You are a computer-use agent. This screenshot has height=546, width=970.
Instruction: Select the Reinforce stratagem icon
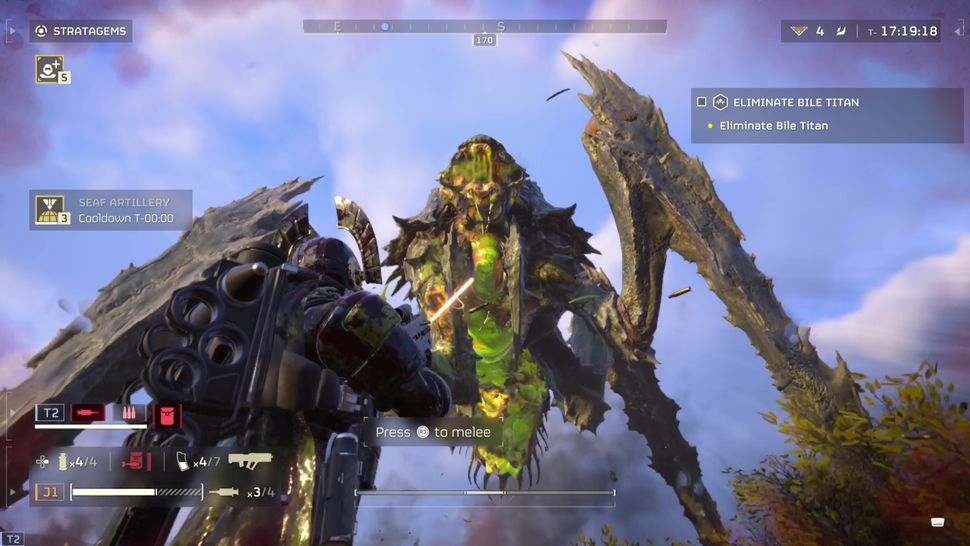(x=49, y=68)
